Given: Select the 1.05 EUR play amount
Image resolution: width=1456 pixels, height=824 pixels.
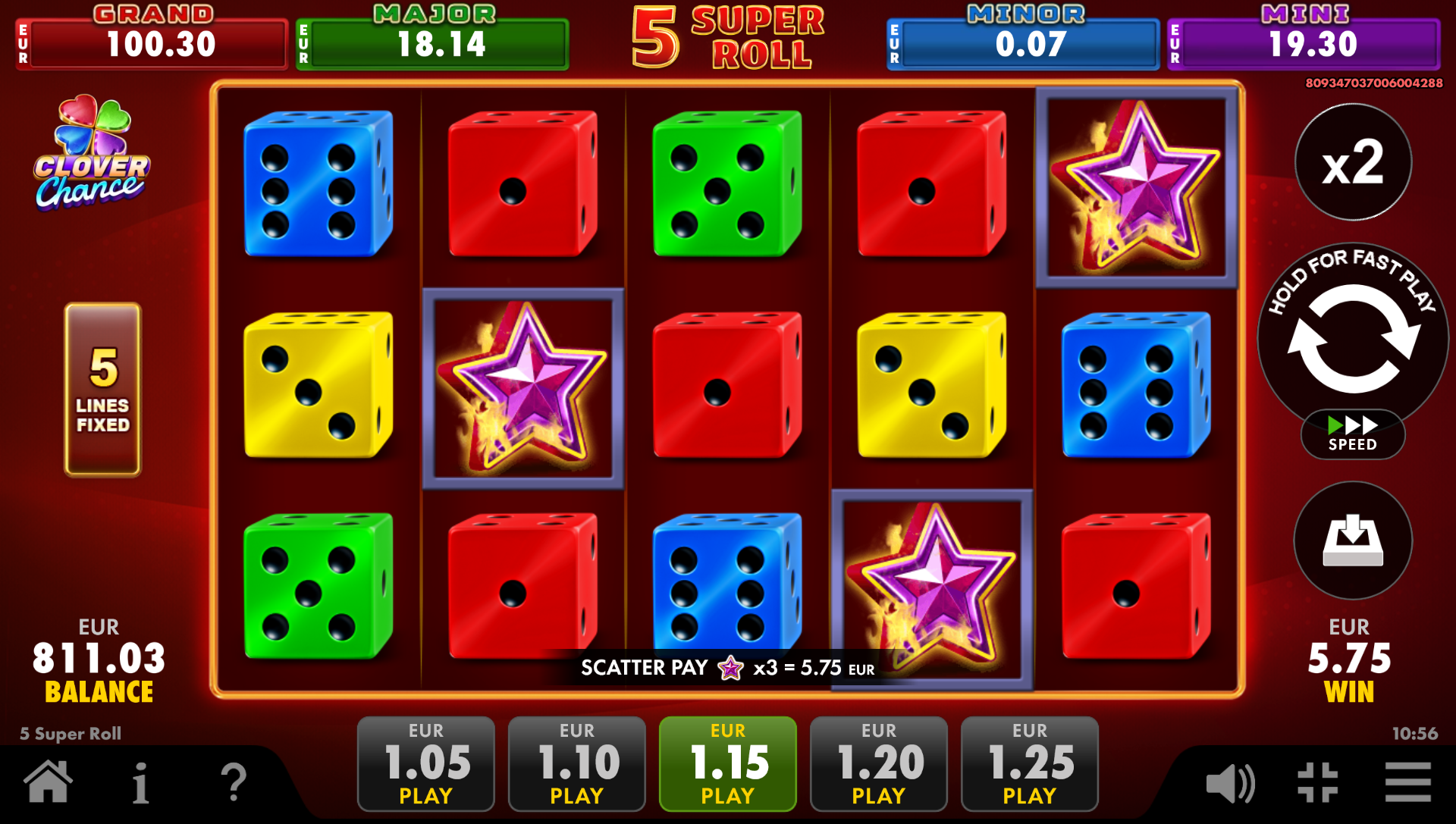Looking at the screenshot, I should [425, 763].
